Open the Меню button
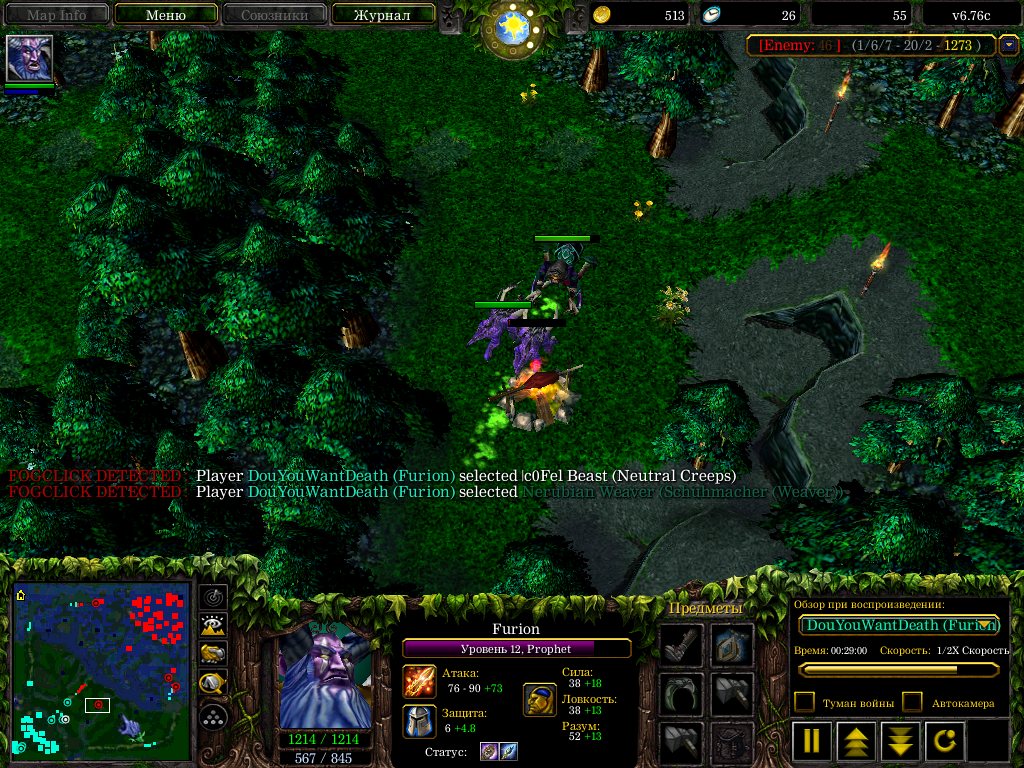Screen dimensions: 1024x768 pyautogui.click(x=165, y=15)
